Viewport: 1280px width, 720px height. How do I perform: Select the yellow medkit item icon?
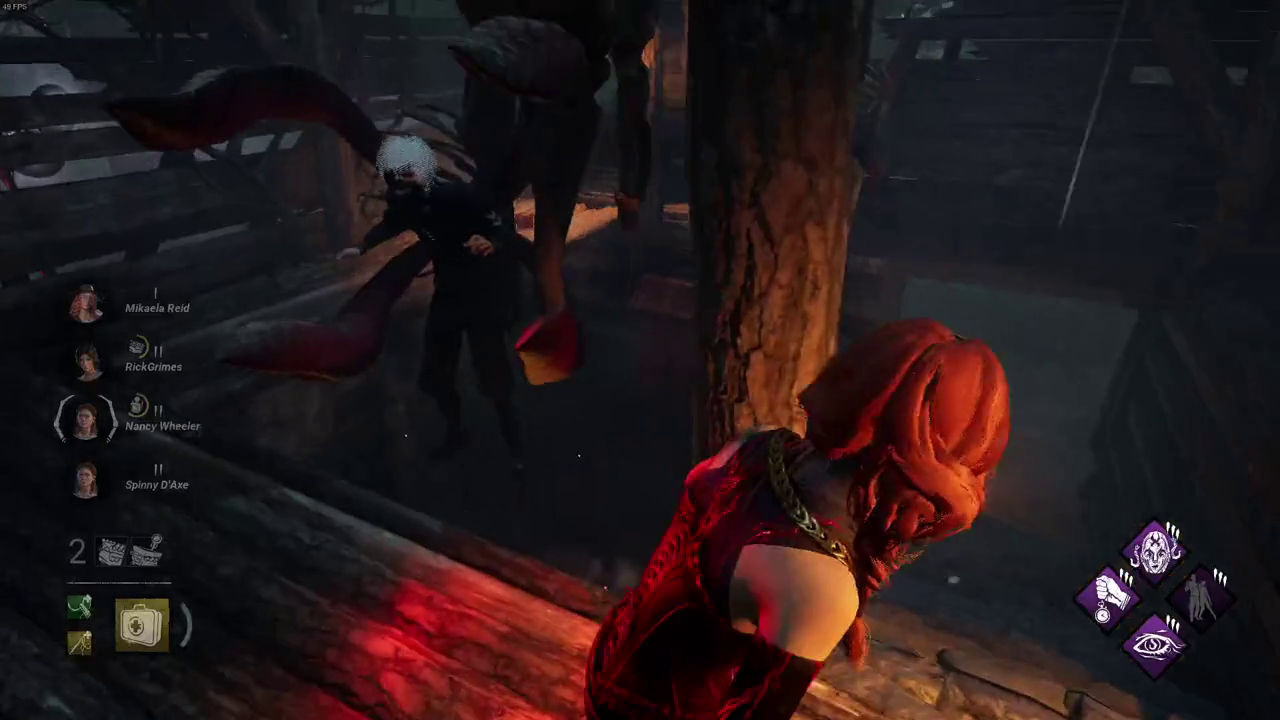coord(140,624)
